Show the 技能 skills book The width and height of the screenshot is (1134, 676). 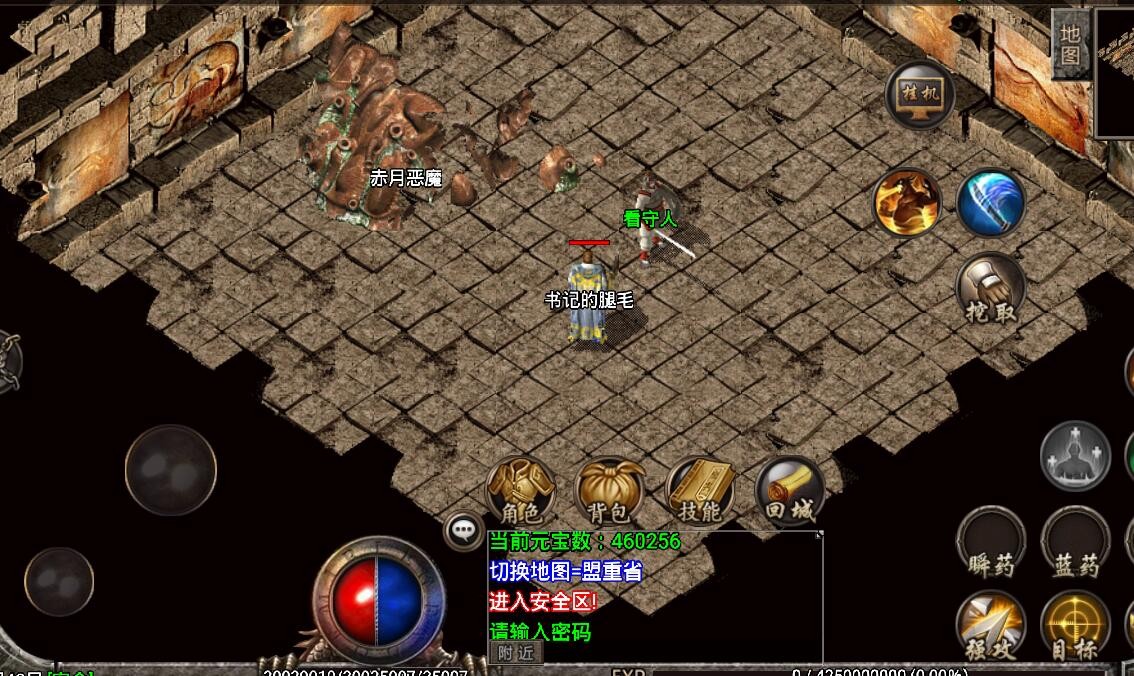pos(699,492)
